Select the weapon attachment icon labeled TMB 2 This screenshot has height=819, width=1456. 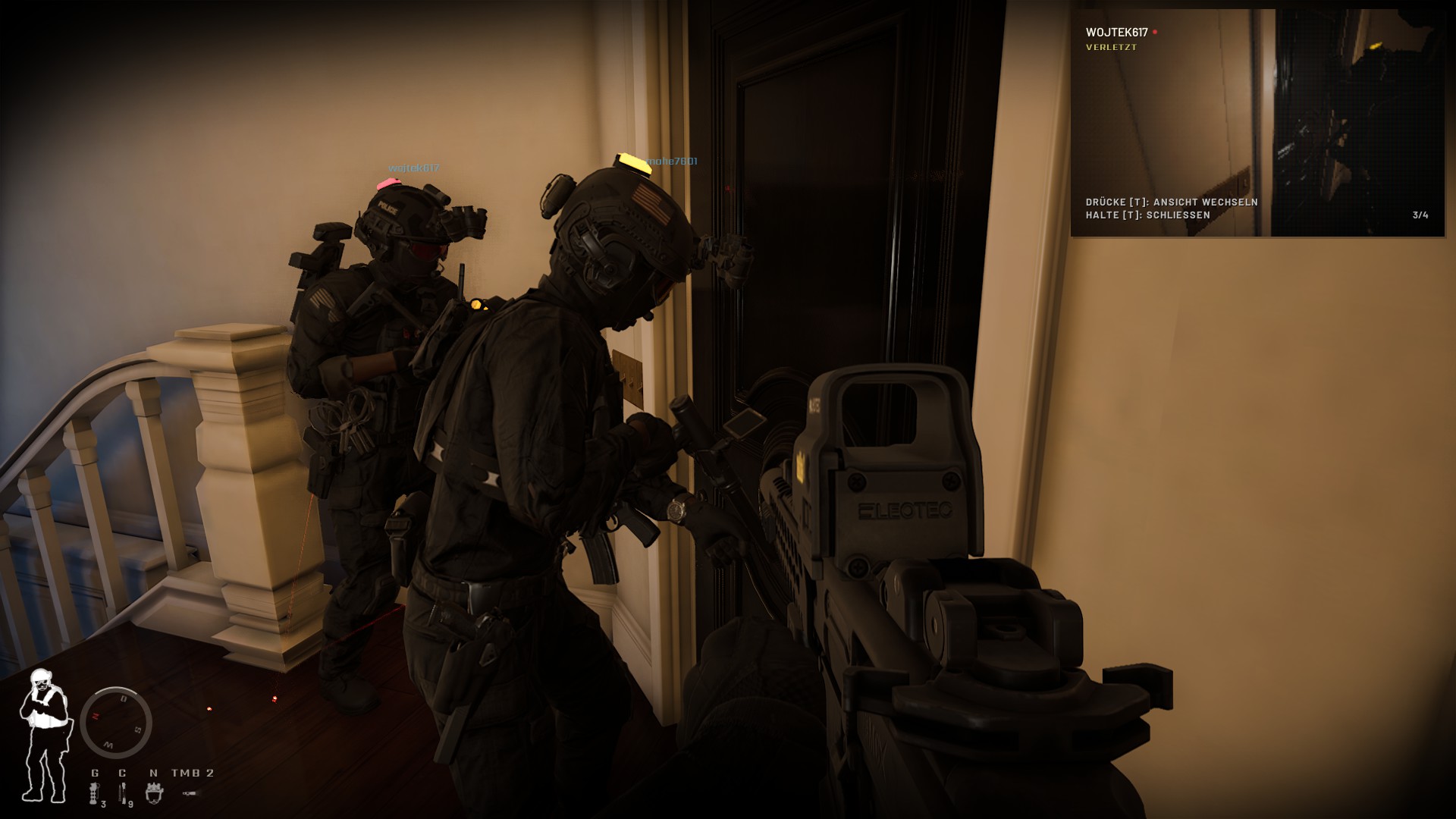[x=188, y=792]
